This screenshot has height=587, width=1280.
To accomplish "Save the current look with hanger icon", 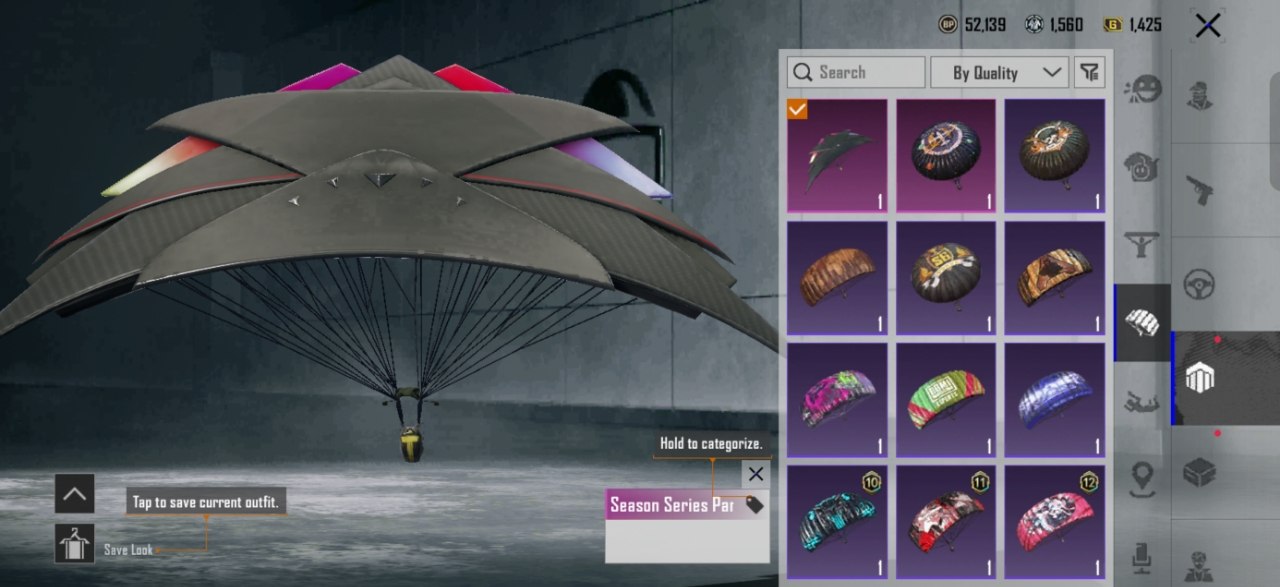I will click(x=75, y=543).
